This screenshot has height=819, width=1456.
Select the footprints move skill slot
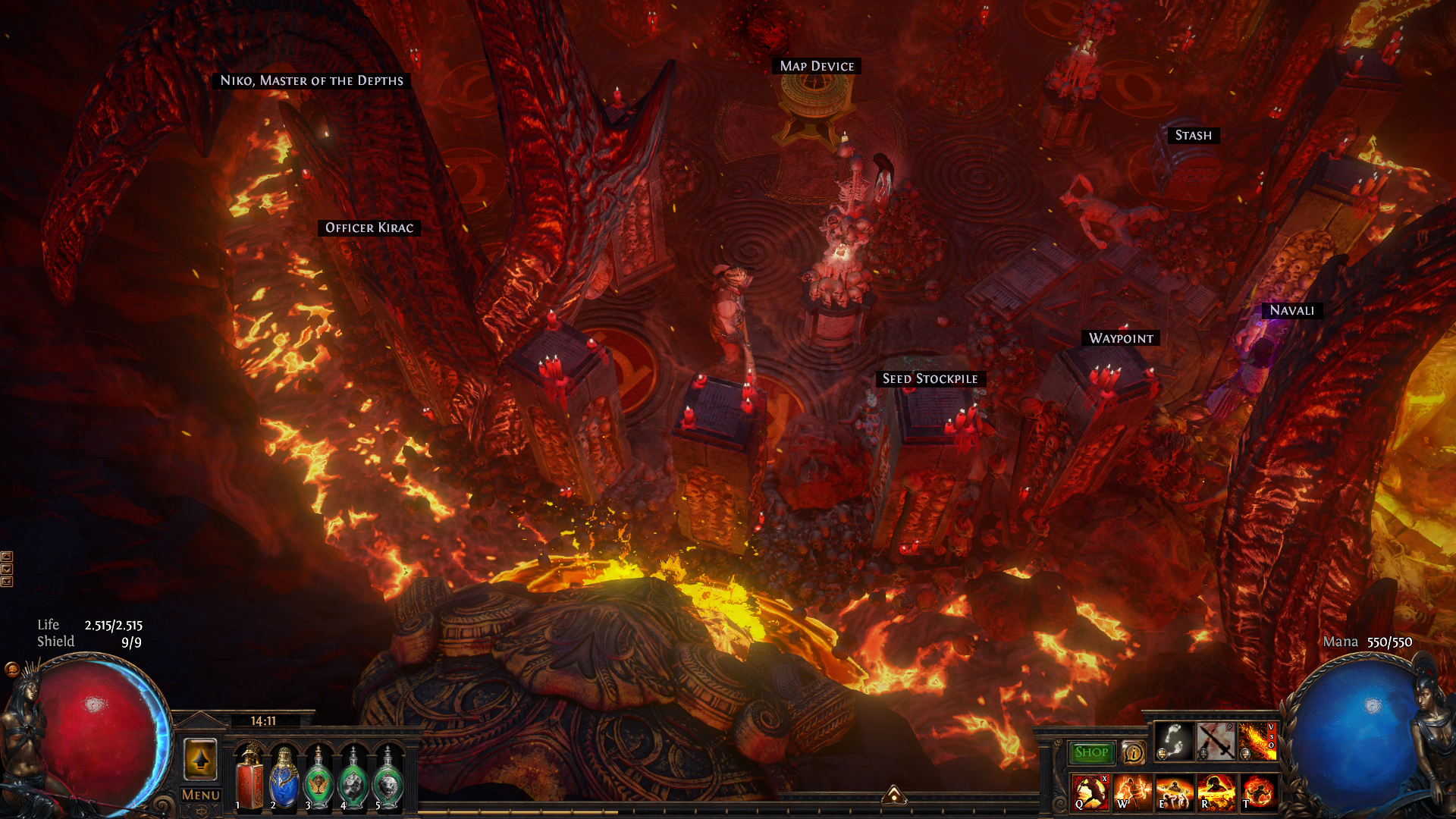tap(1174, 741)
